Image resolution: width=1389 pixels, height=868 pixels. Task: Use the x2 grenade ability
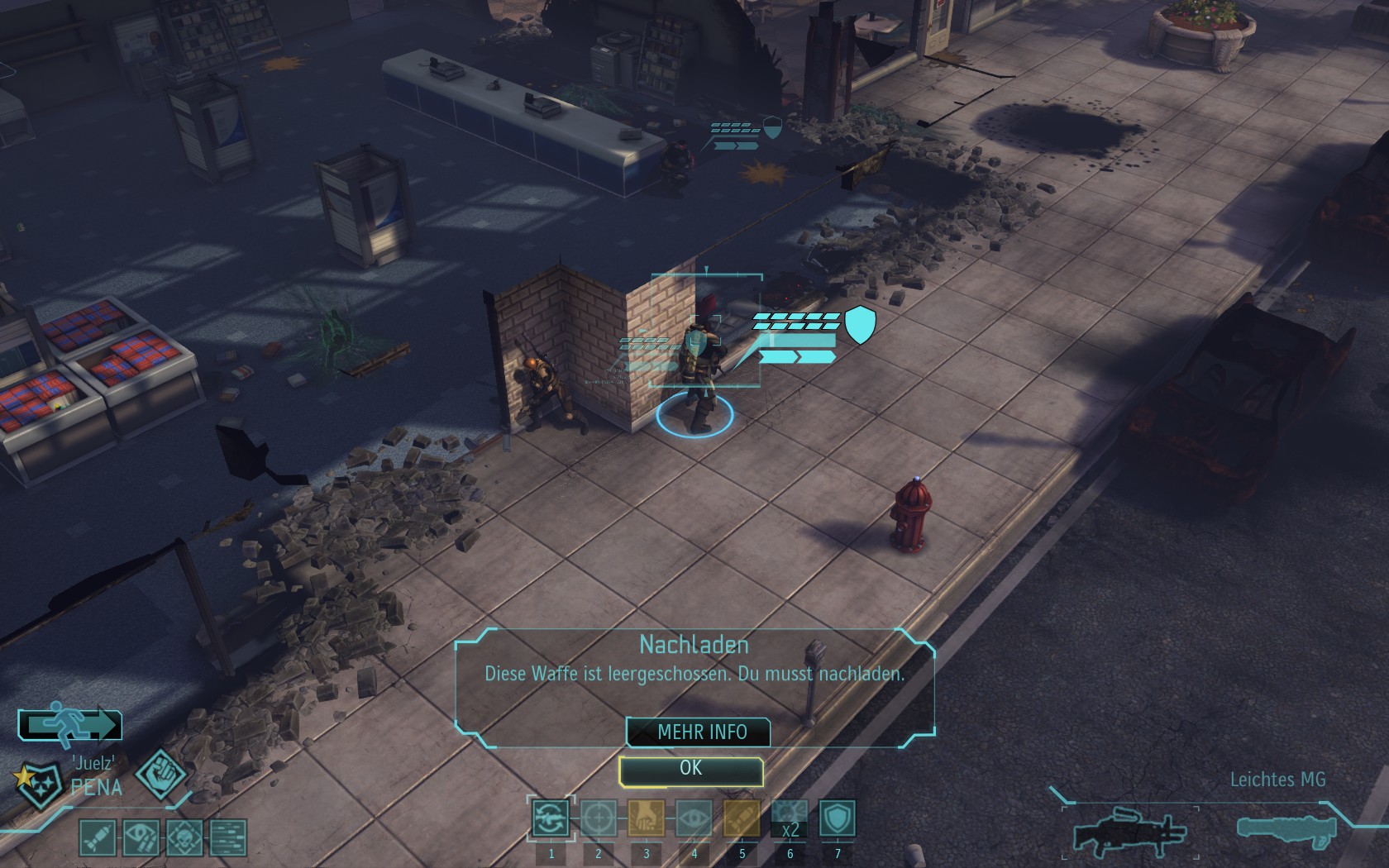[790, 818]
